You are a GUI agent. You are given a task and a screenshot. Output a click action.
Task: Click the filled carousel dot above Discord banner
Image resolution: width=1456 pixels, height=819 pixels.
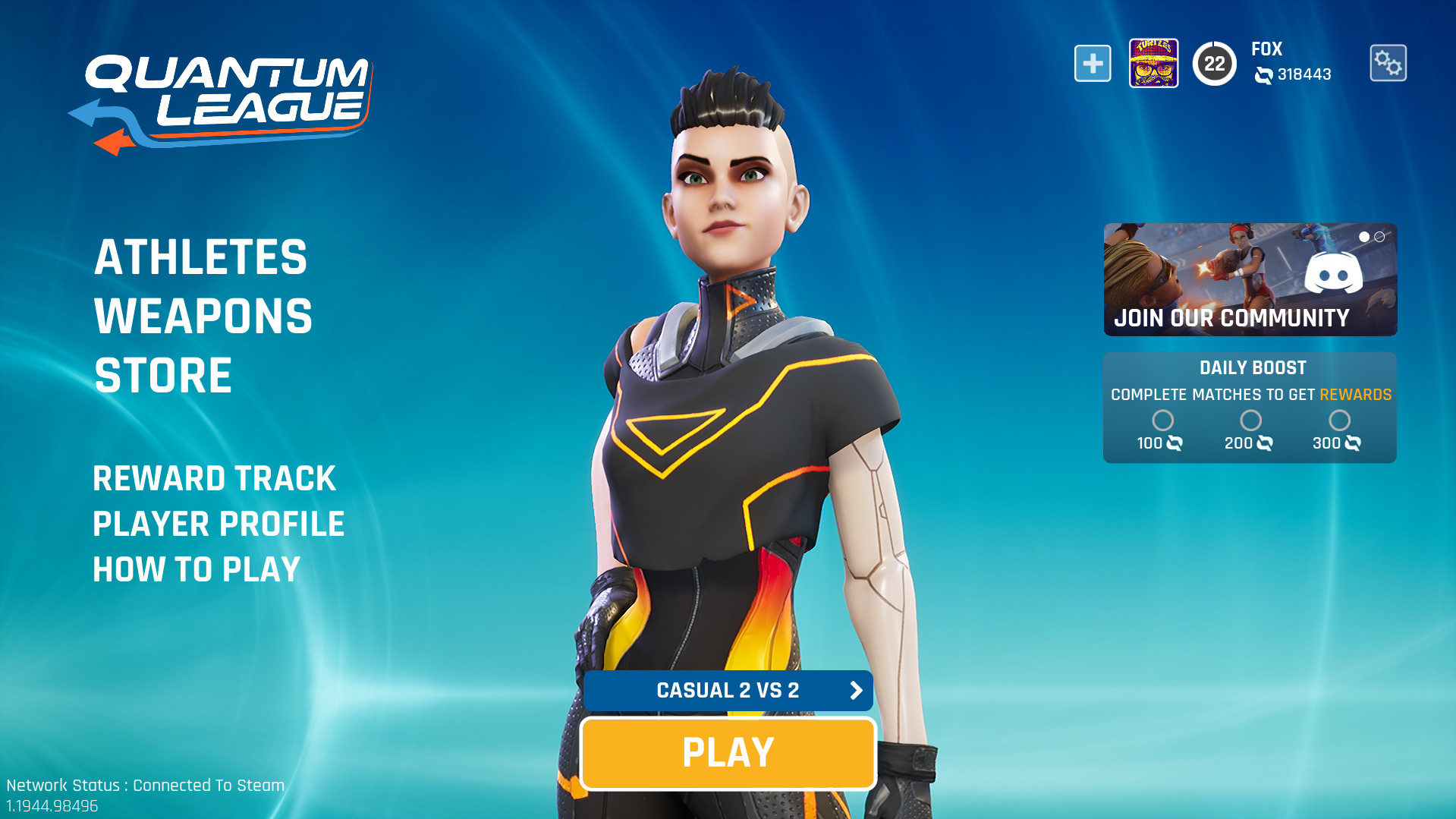click(x=1364, y=237)
